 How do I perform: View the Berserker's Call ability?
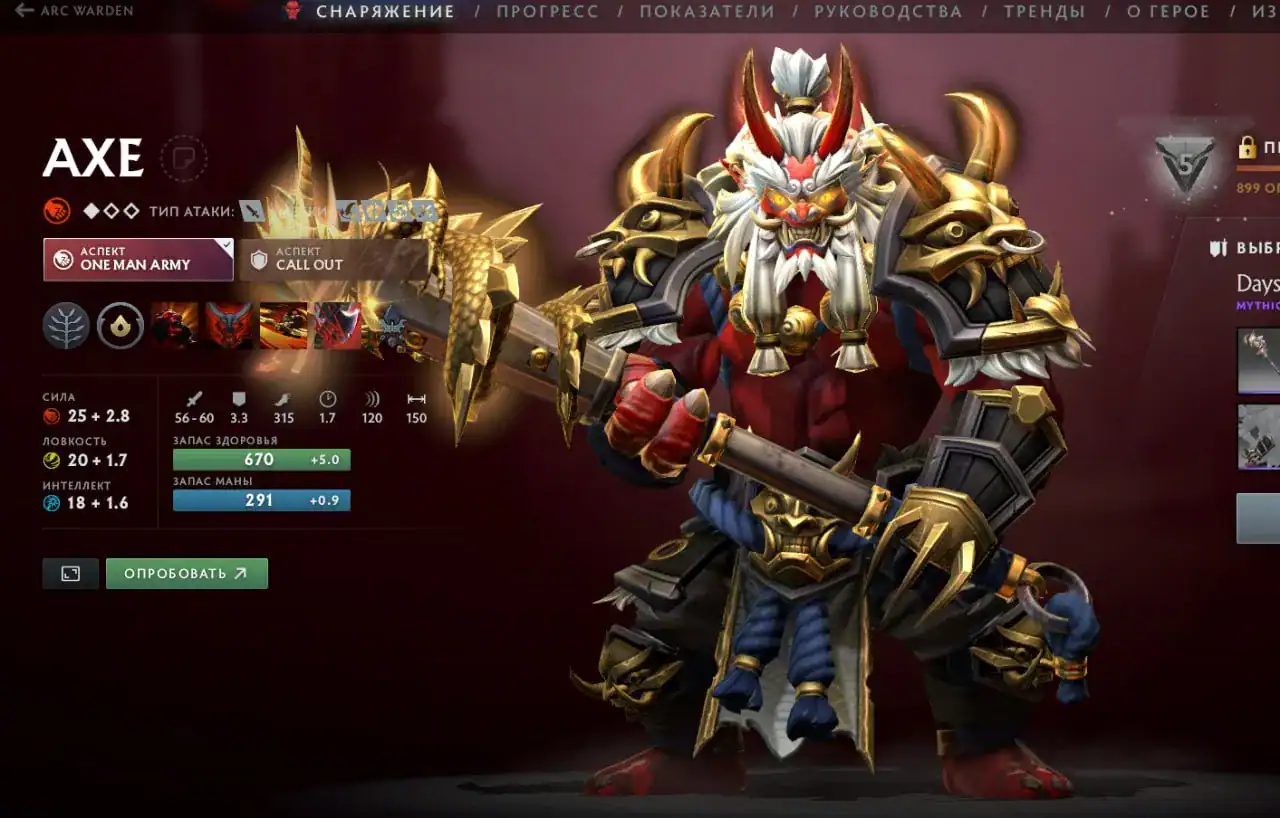click(175, 326)
